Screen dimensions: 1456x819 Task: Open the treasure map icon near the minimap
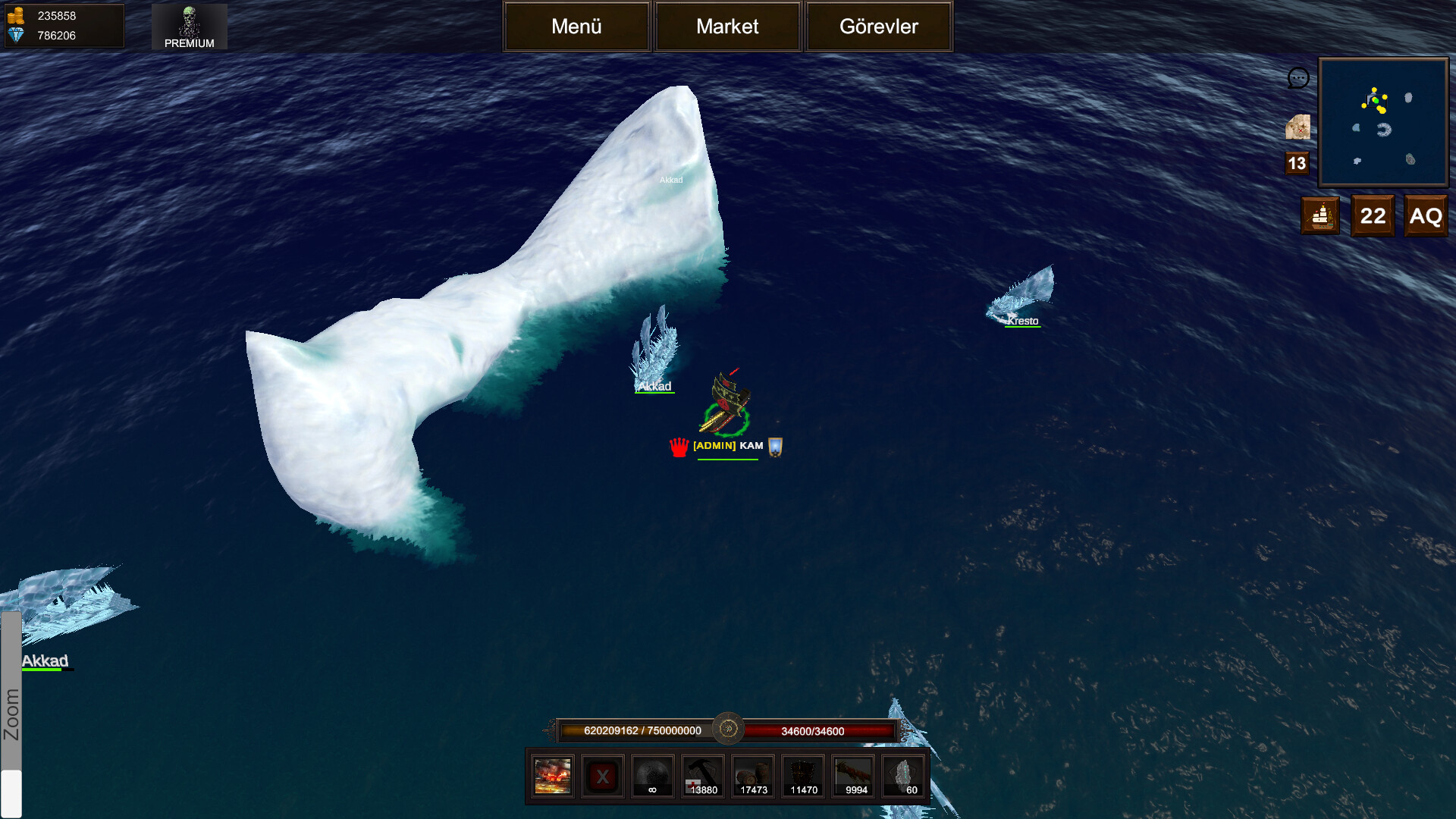pyautogui.click(x=1298, y=127)
